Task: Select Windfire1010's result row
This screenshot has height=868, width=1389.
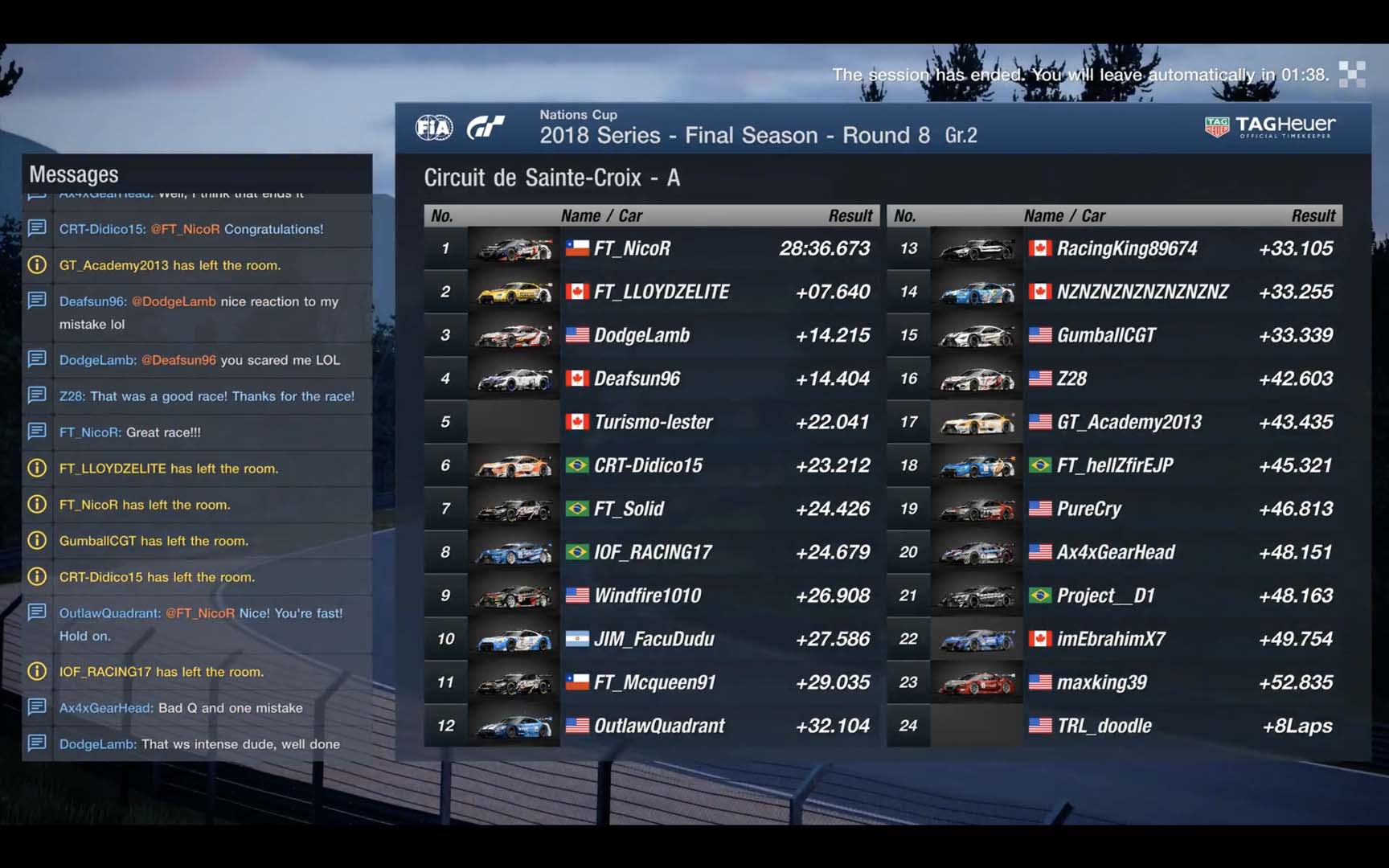Action: 651,596
